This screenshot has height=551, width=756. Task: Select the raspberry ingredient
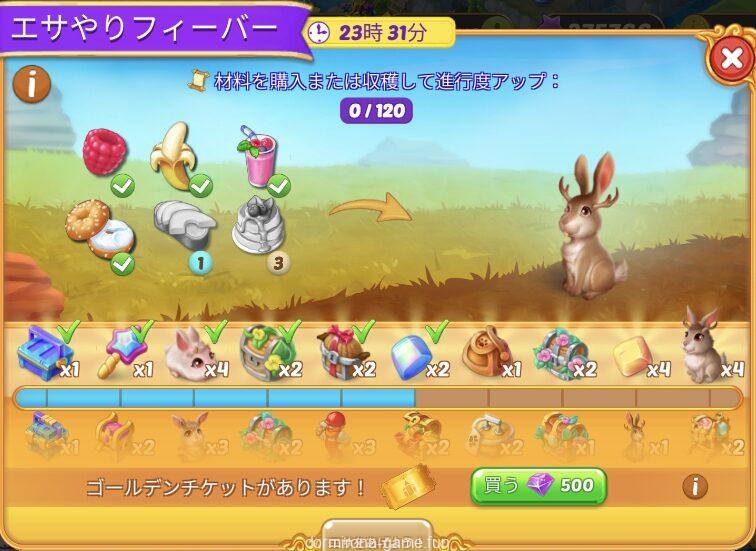click(x=104, y=153)
